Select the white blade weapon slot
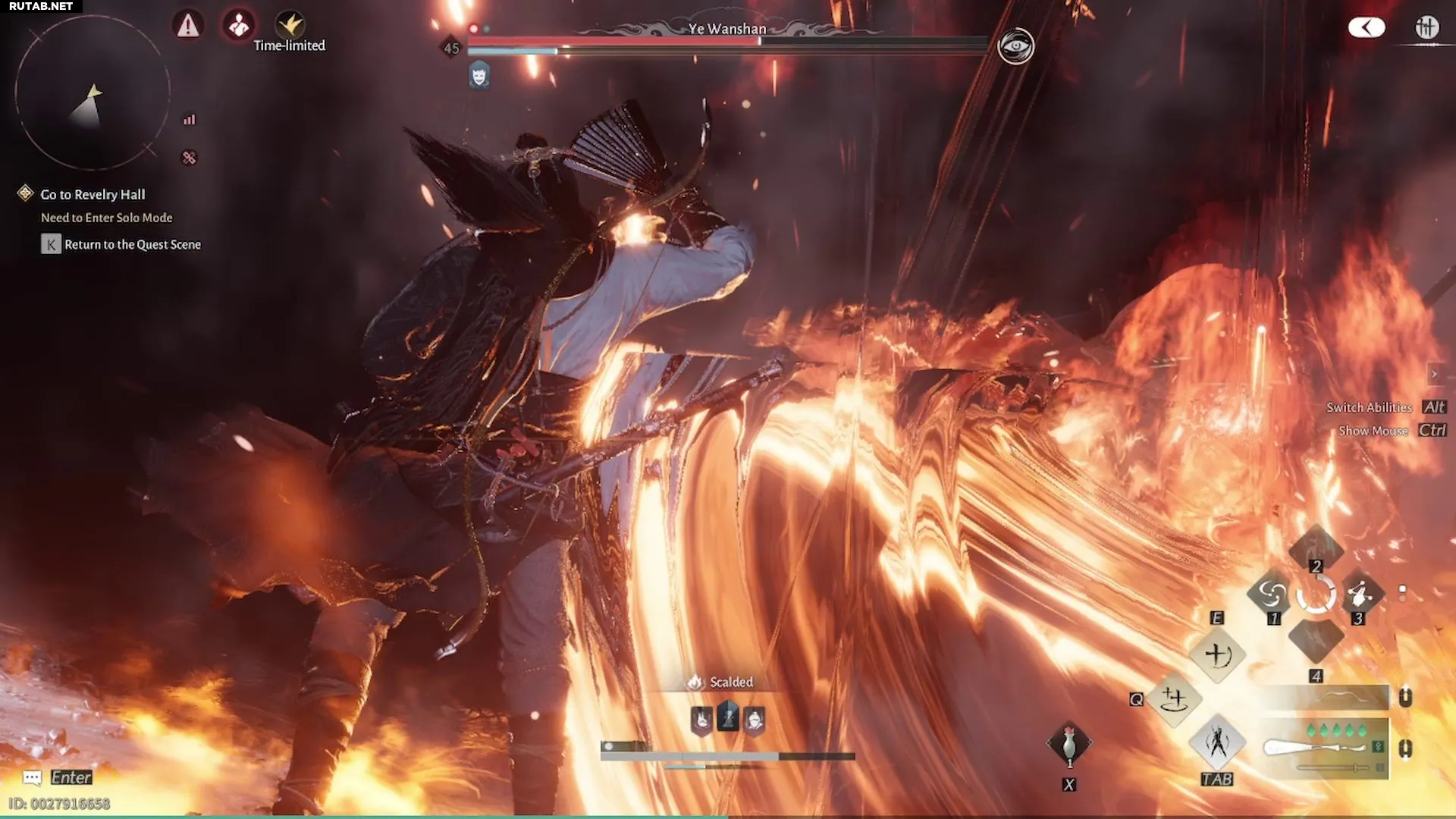 [1323, 748]
